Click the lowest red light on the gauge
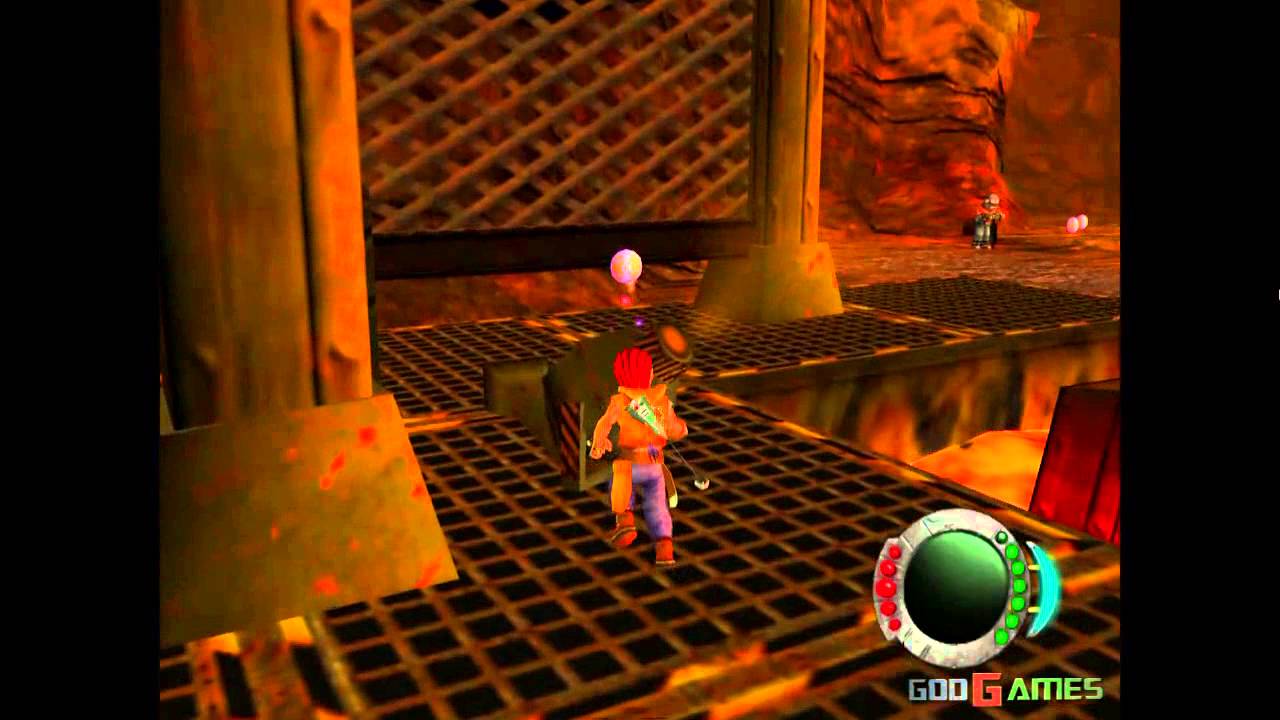1280x720 pixels. (894, 623)
